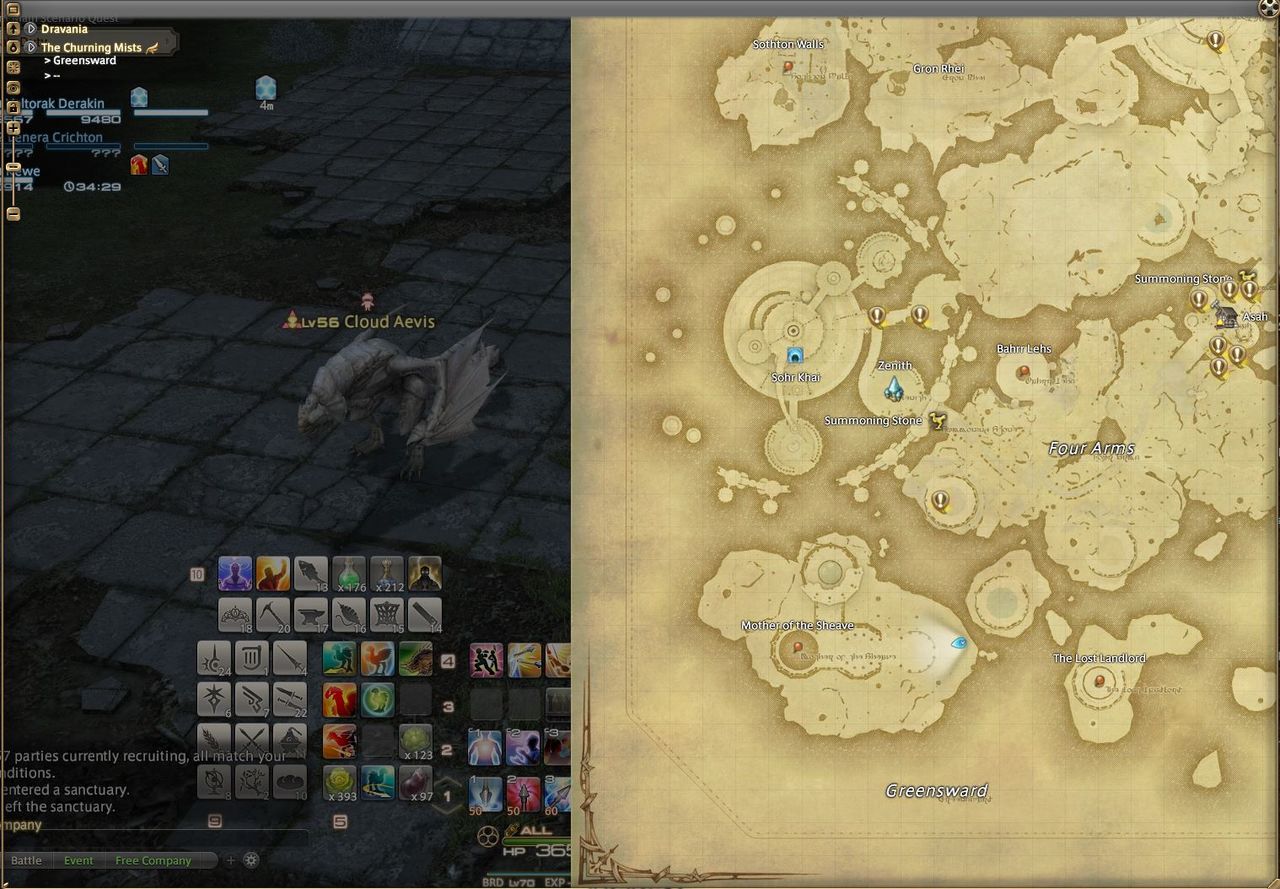The height and width of the screenshot is (889, 1280).
Task: Click the Zenith aetheryte crystal on map
Action: [x=894, y=388]
